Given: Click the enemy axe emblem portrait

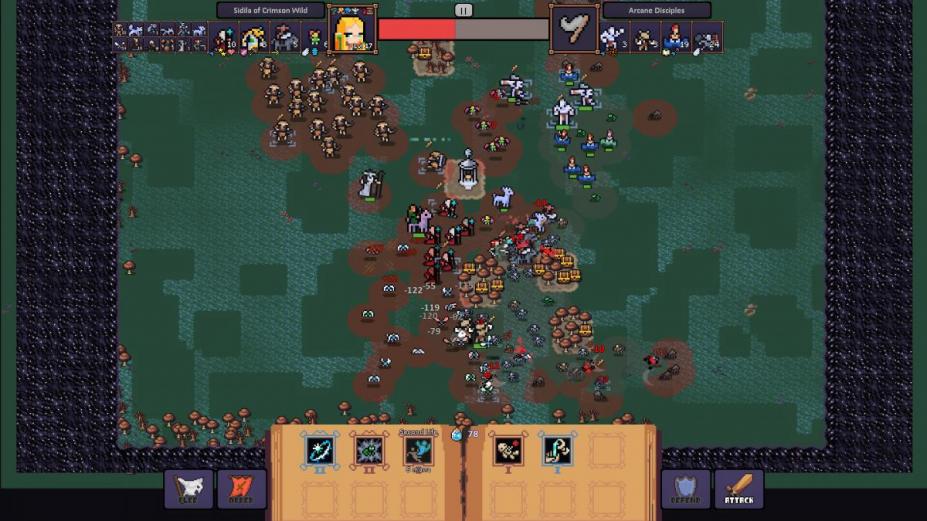Looking at the screenshot, I should click(x=574, y=29).
